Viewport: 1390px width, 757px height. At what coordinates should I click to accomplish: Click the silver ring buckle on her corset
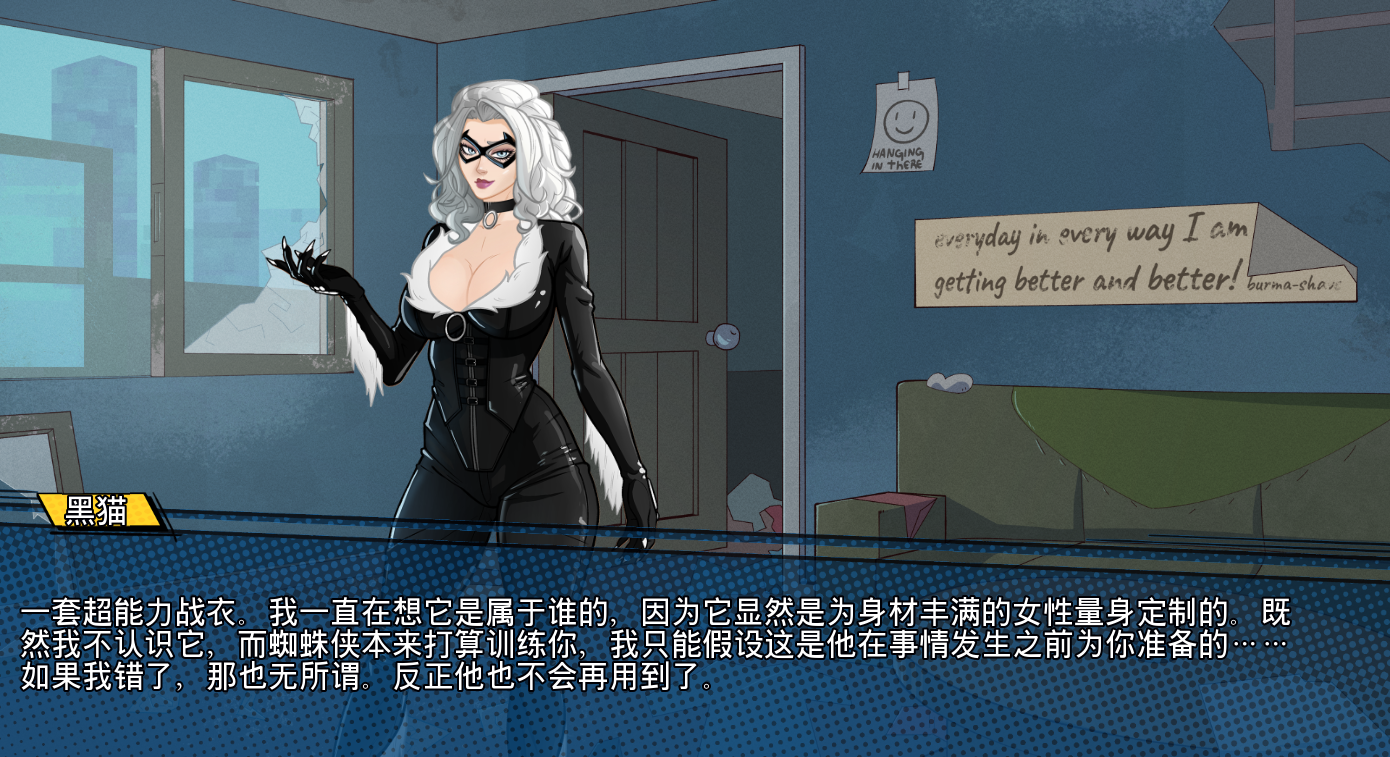(x=456, y=324)
